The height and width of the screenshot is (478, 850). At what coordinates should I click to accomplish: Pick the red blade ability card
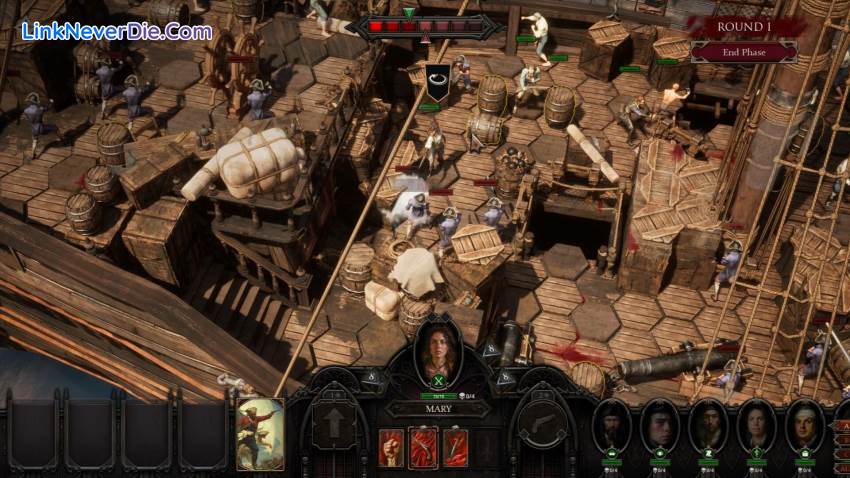click(455, 448)
